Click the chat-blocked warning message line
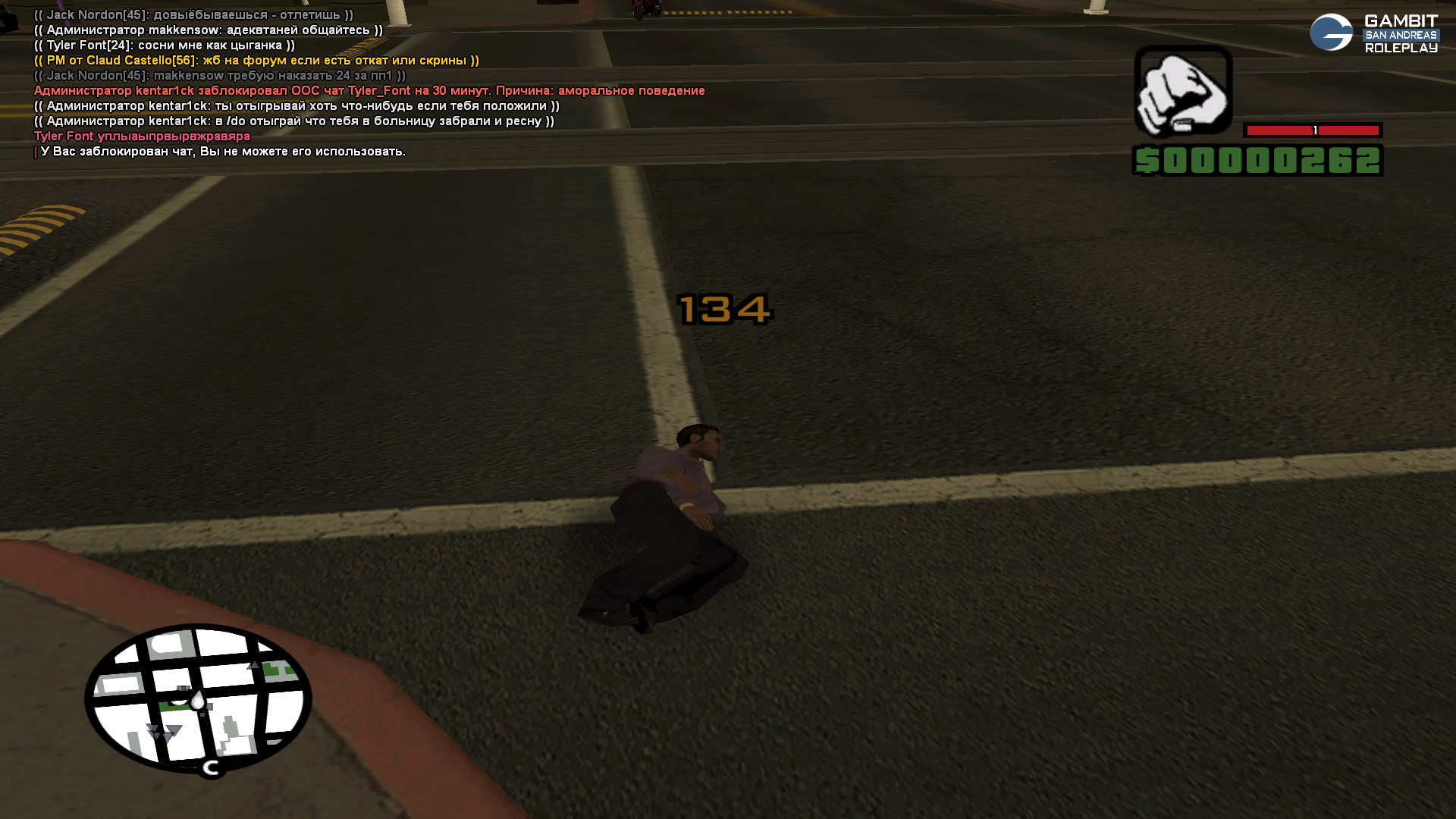 pos(223,152)
